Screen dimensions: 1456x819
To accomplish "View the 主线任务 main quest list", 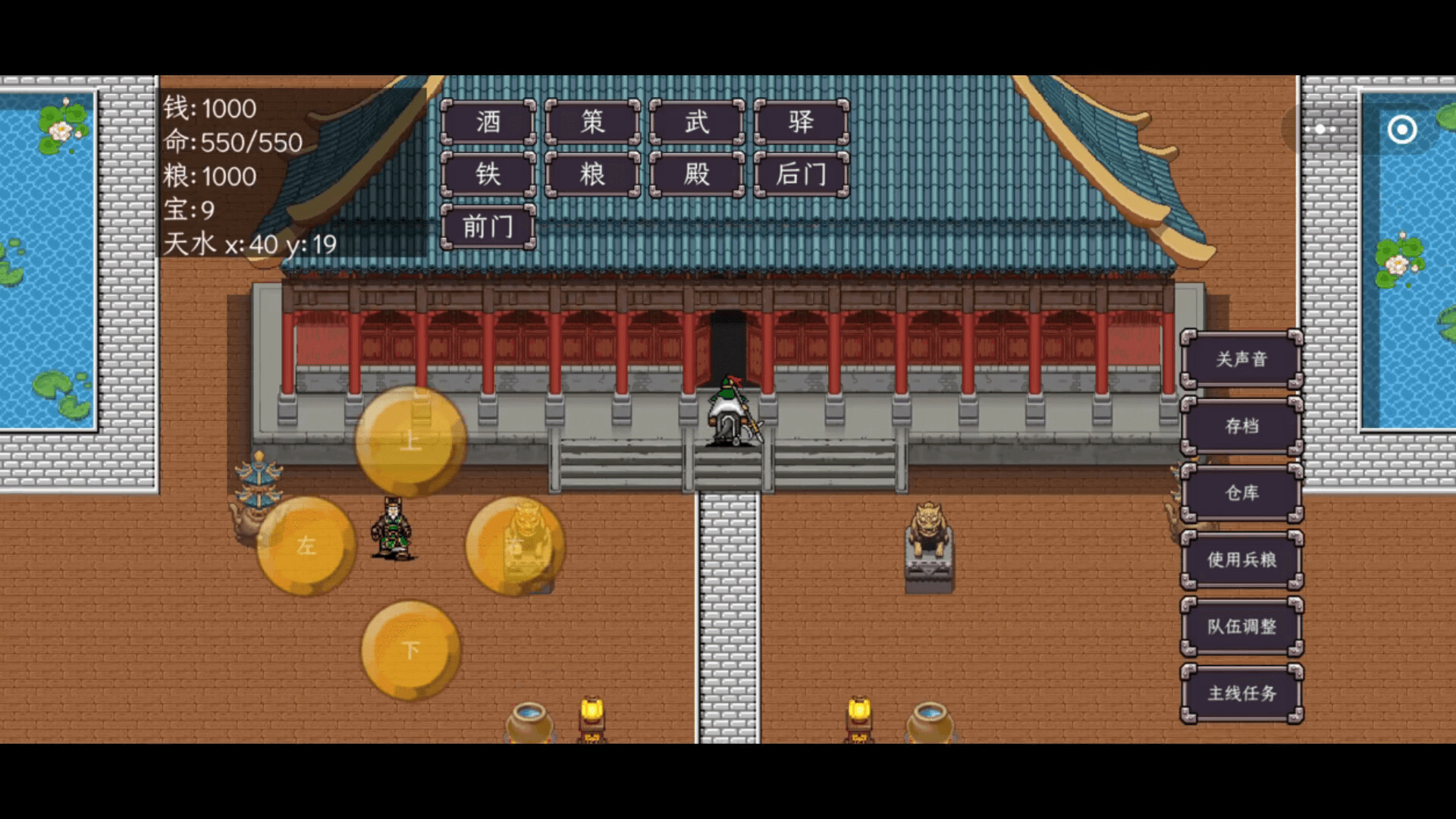I will click(x=1244, y=694).
